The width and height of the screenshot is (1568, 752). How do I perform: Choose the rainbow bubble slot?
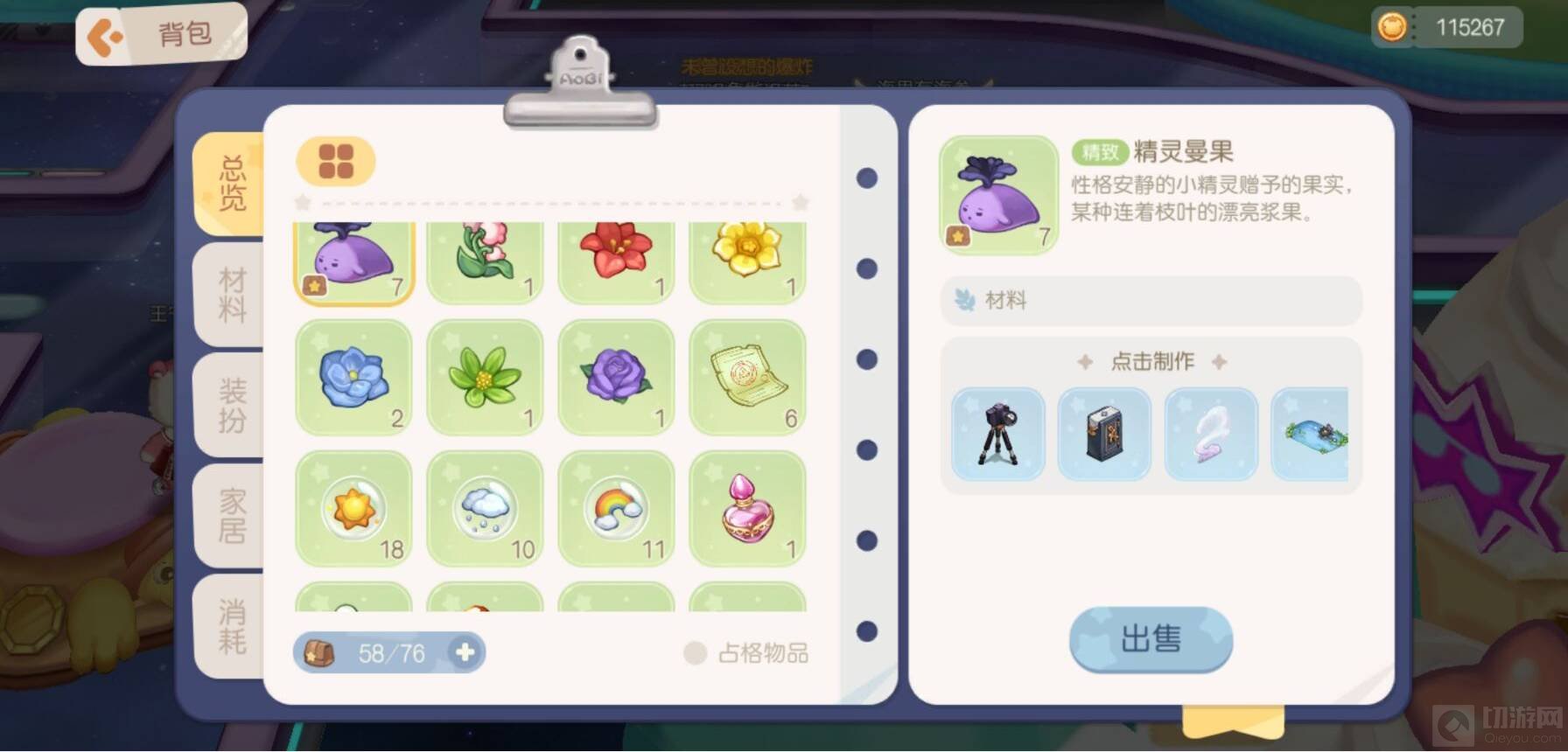coord(616,508)
